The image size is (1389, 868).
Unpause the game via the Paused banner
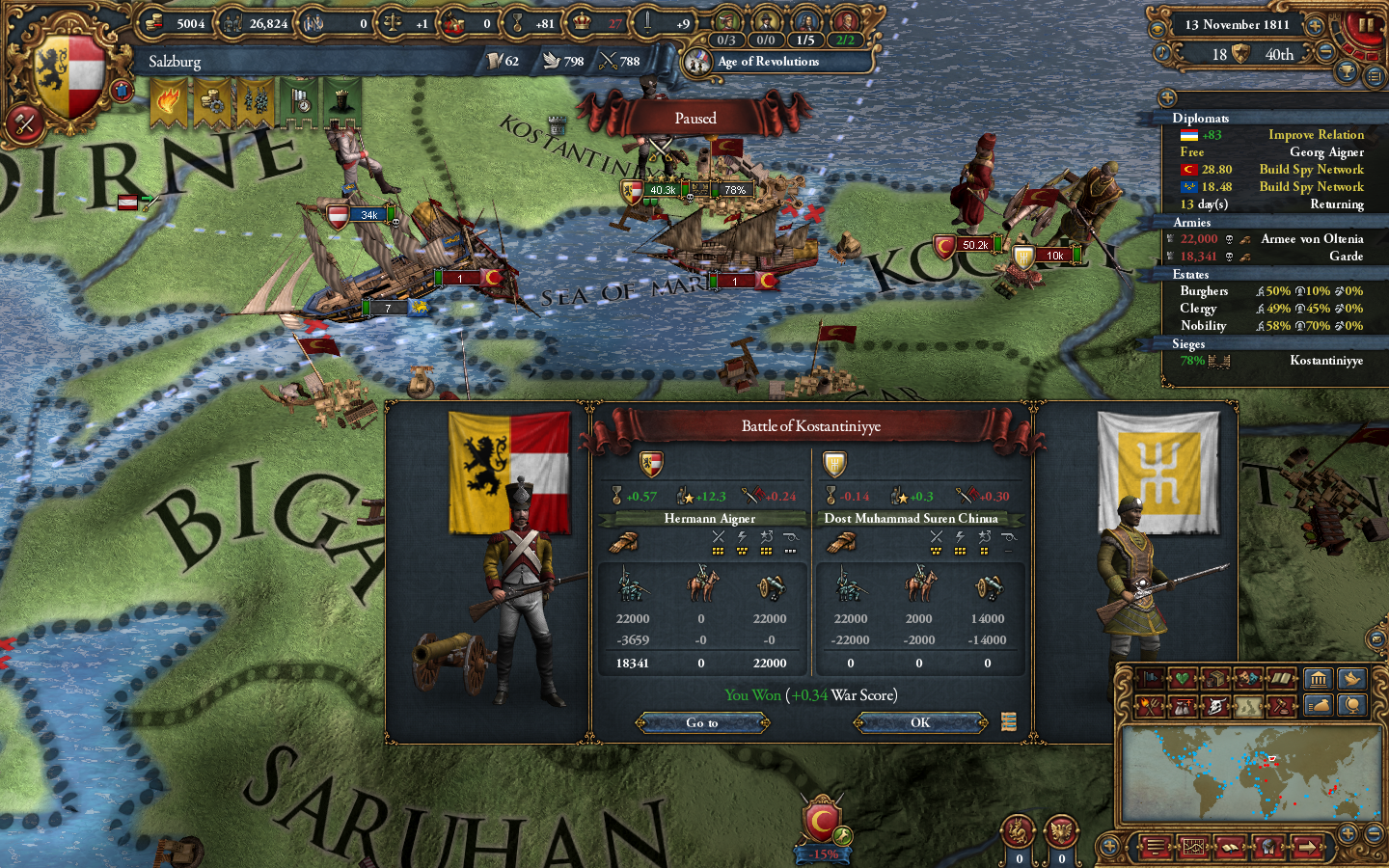pyautogui.click(x=696, y=118)
